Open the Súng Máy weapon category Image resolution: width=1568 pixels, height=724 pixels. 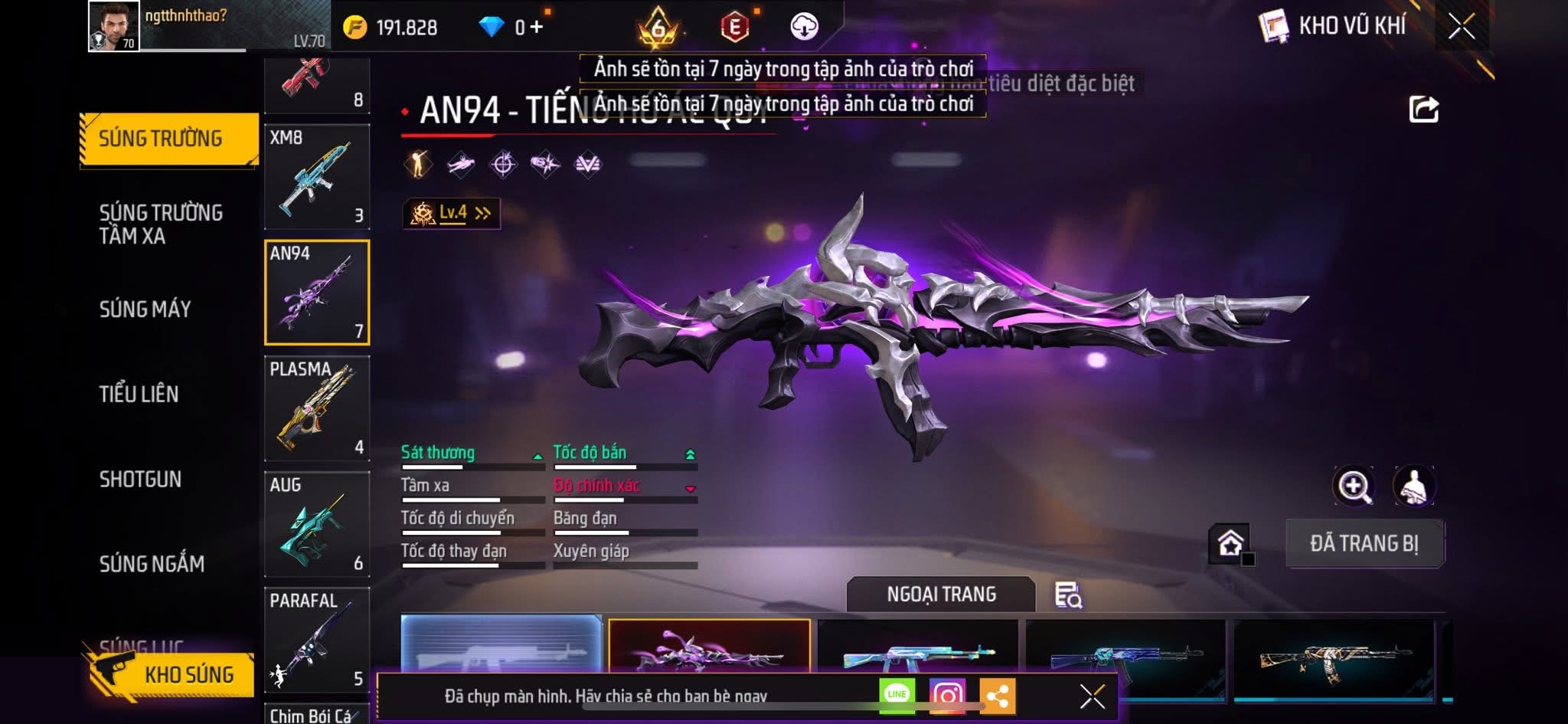click(145, 309)
